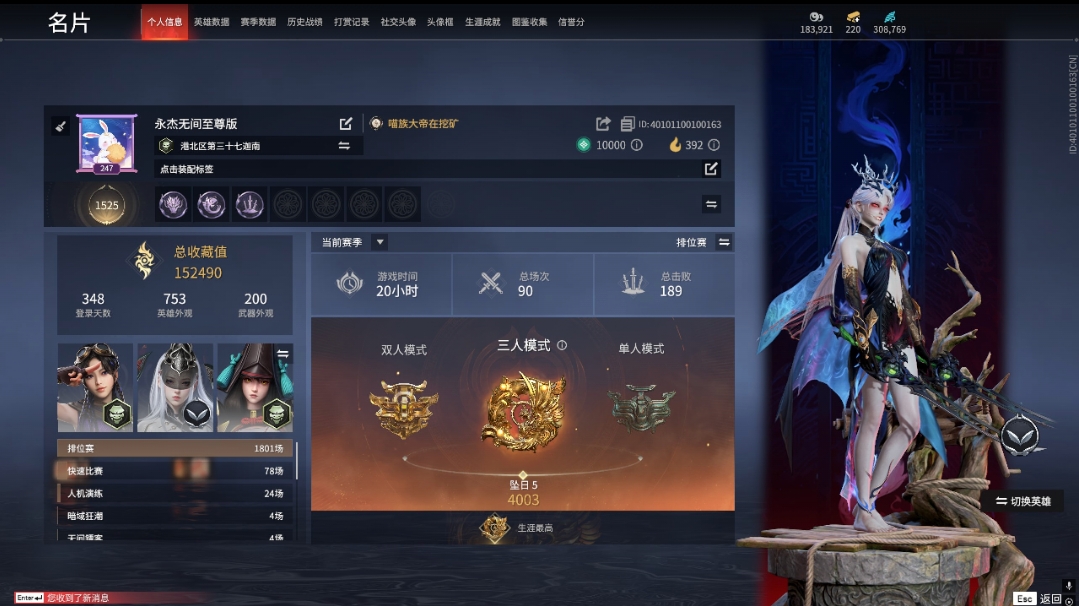Image resolution: width=1079 pixels, height=606 pixels.
Task: Choose 单人模式 rank emblem
Action: click(x=641, y=405)
